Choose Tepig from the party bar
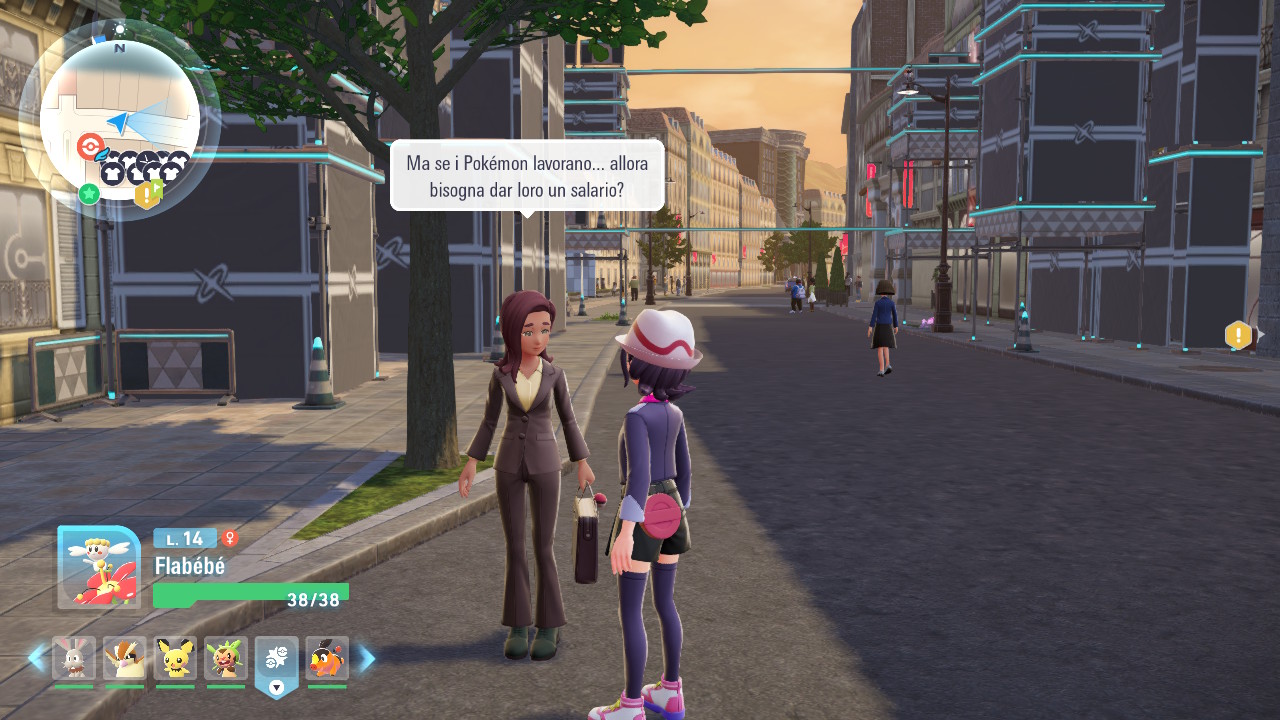The width and height of the screenshot is (1280, 720). tap(327, 659)
